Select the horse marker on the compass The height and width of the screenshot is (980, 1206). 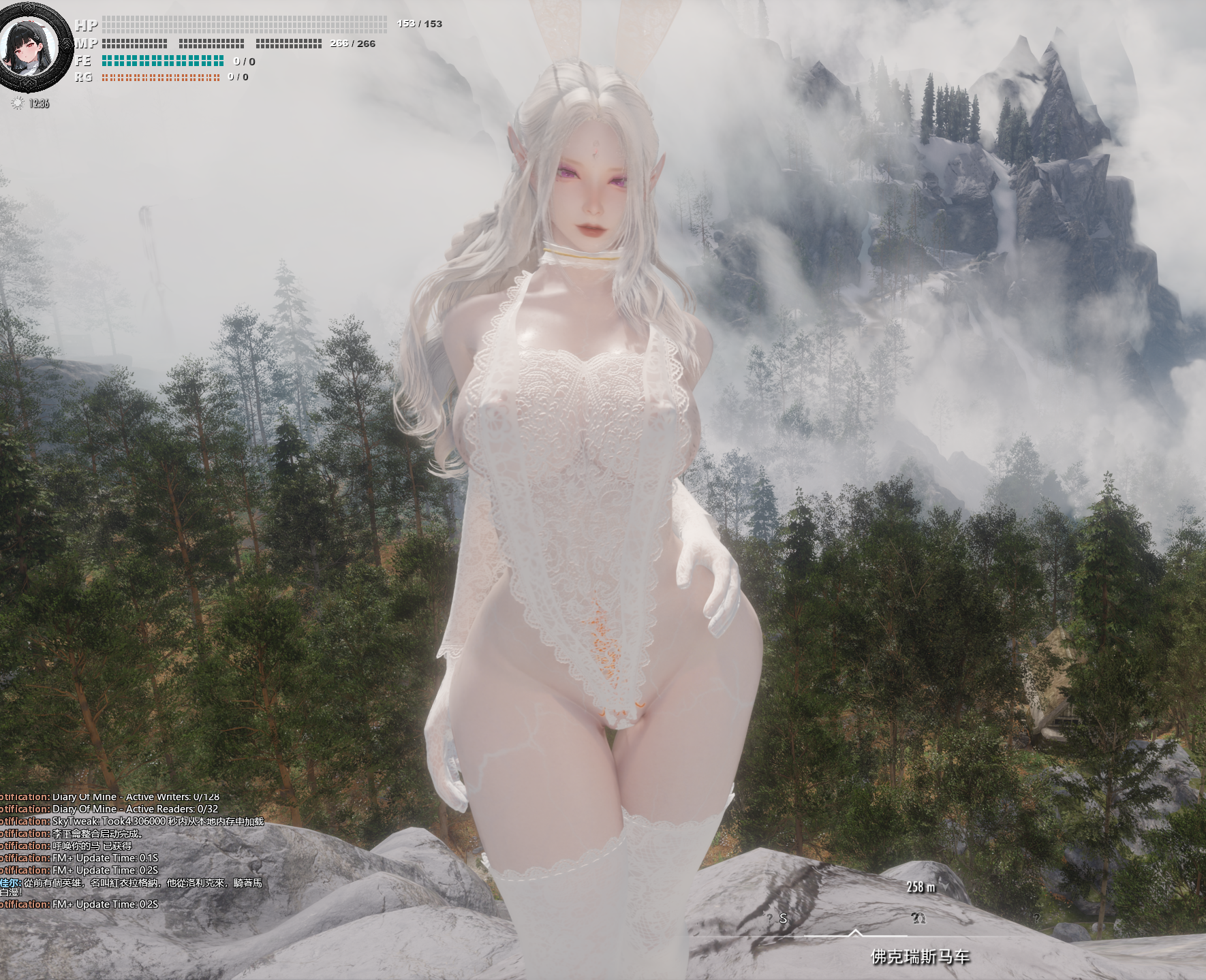pos(918,918)
